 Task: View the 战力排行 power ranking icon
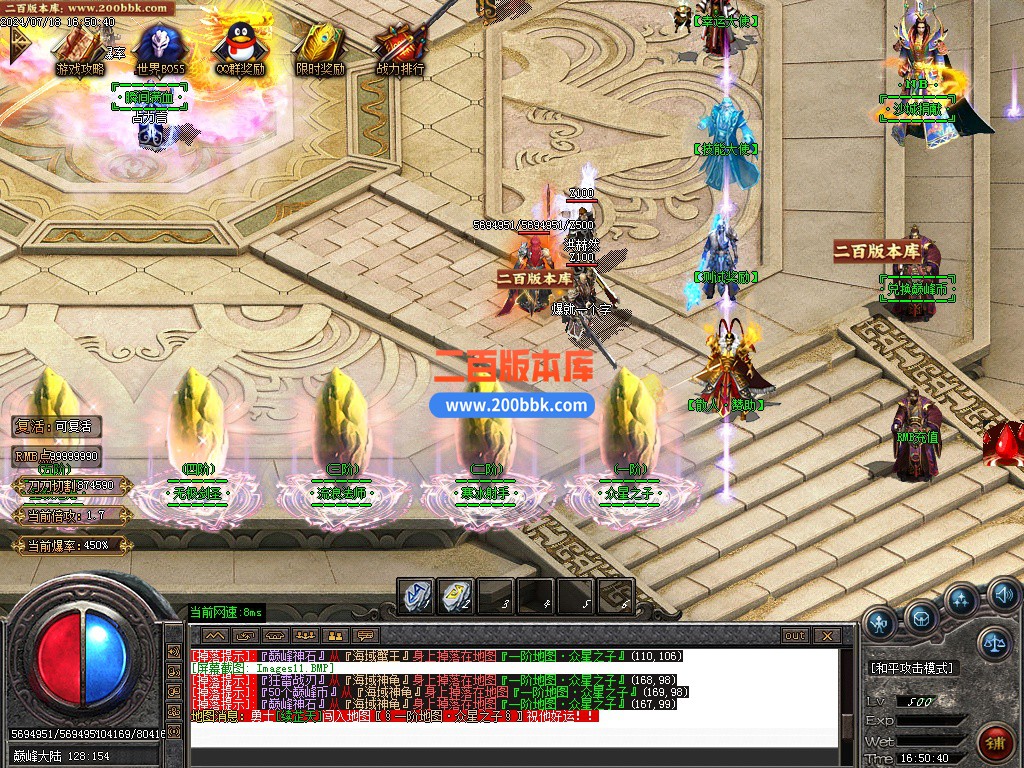[399, 46]
